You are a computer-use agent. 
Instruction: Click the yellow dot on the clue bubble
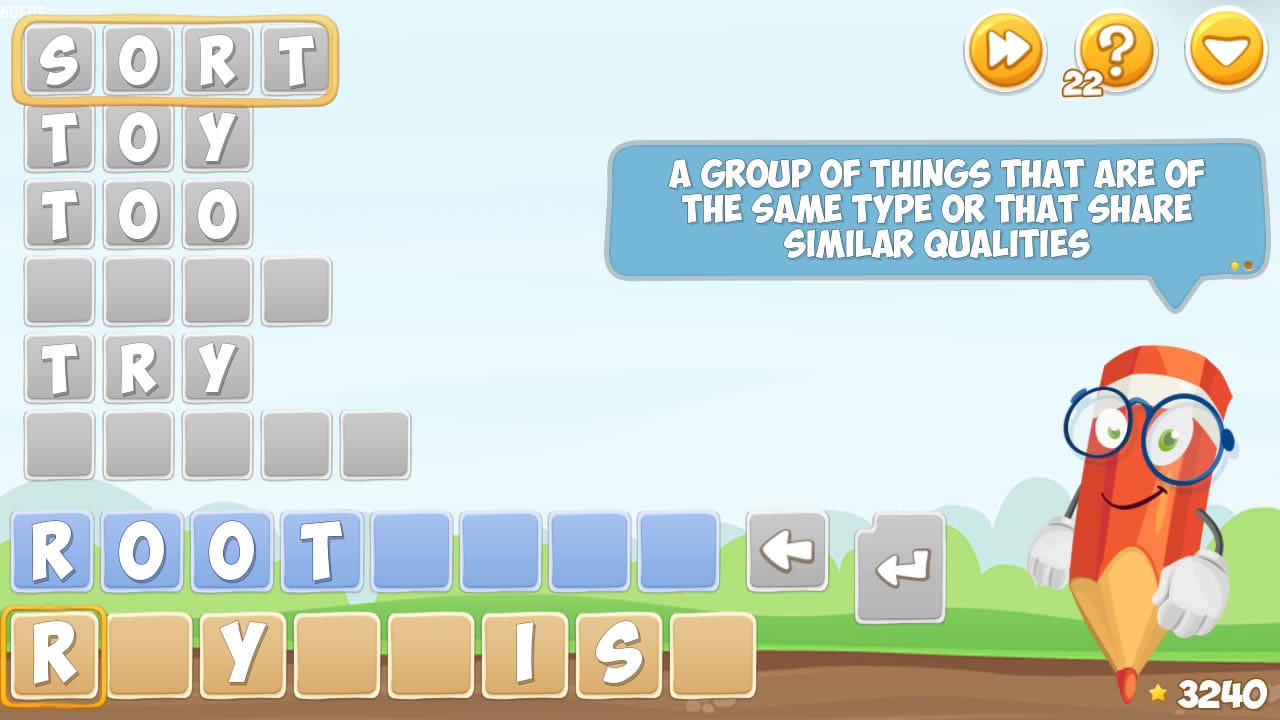(x=1234, y=265)
